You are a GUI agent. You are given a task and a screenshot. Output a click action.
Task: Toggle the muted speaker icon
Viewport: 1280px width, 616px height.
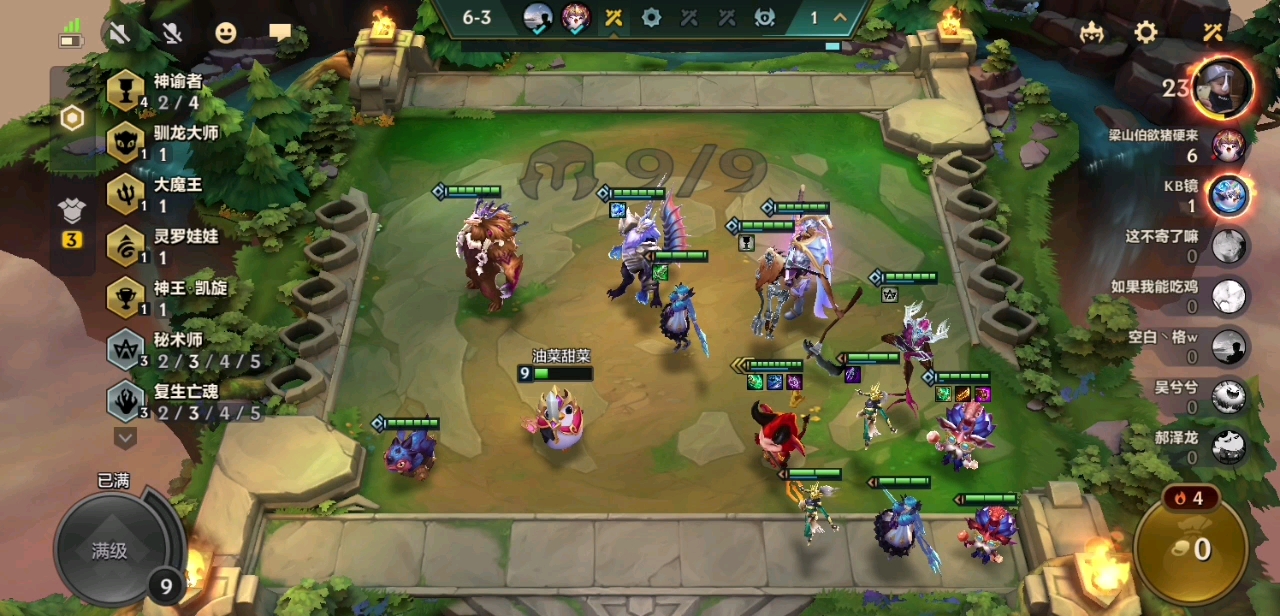point(120,34)
